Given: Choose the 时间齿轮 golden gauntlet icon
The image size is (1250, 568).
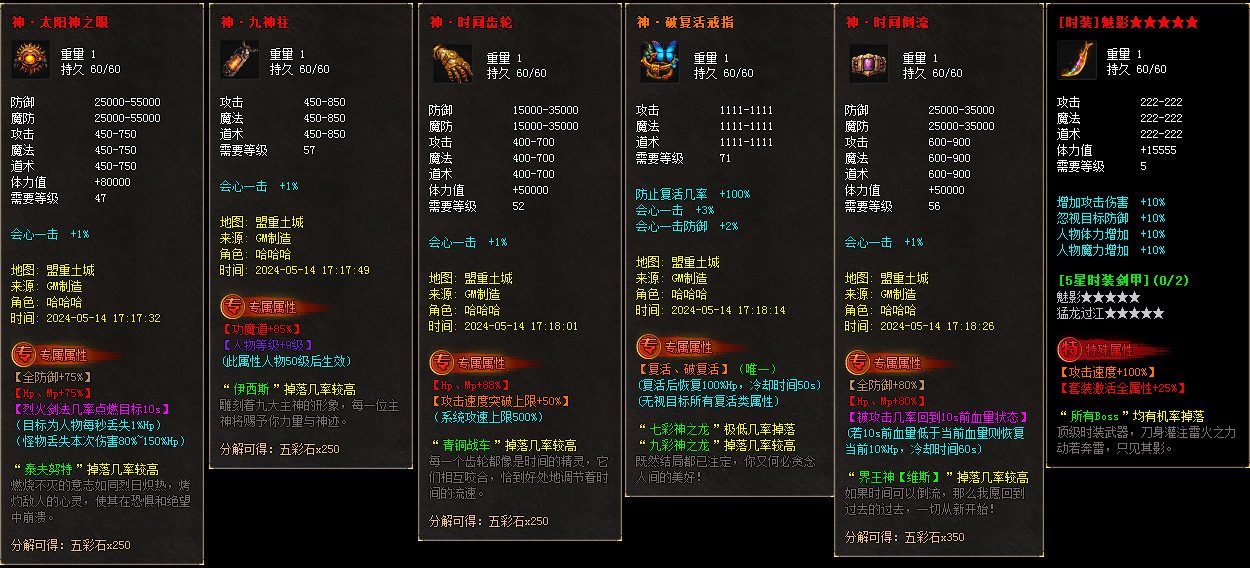Looking at the screenshot, I should tap(452, 62).
